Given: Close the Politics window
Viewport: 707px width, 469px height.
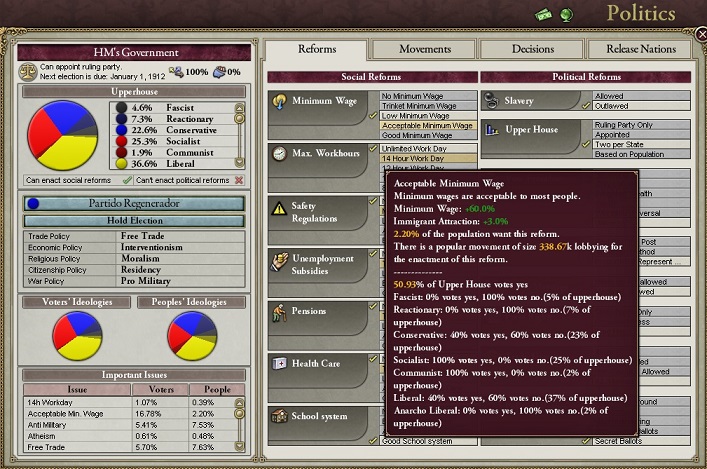Looking at the screenshot, I should (x=697, y=47).
